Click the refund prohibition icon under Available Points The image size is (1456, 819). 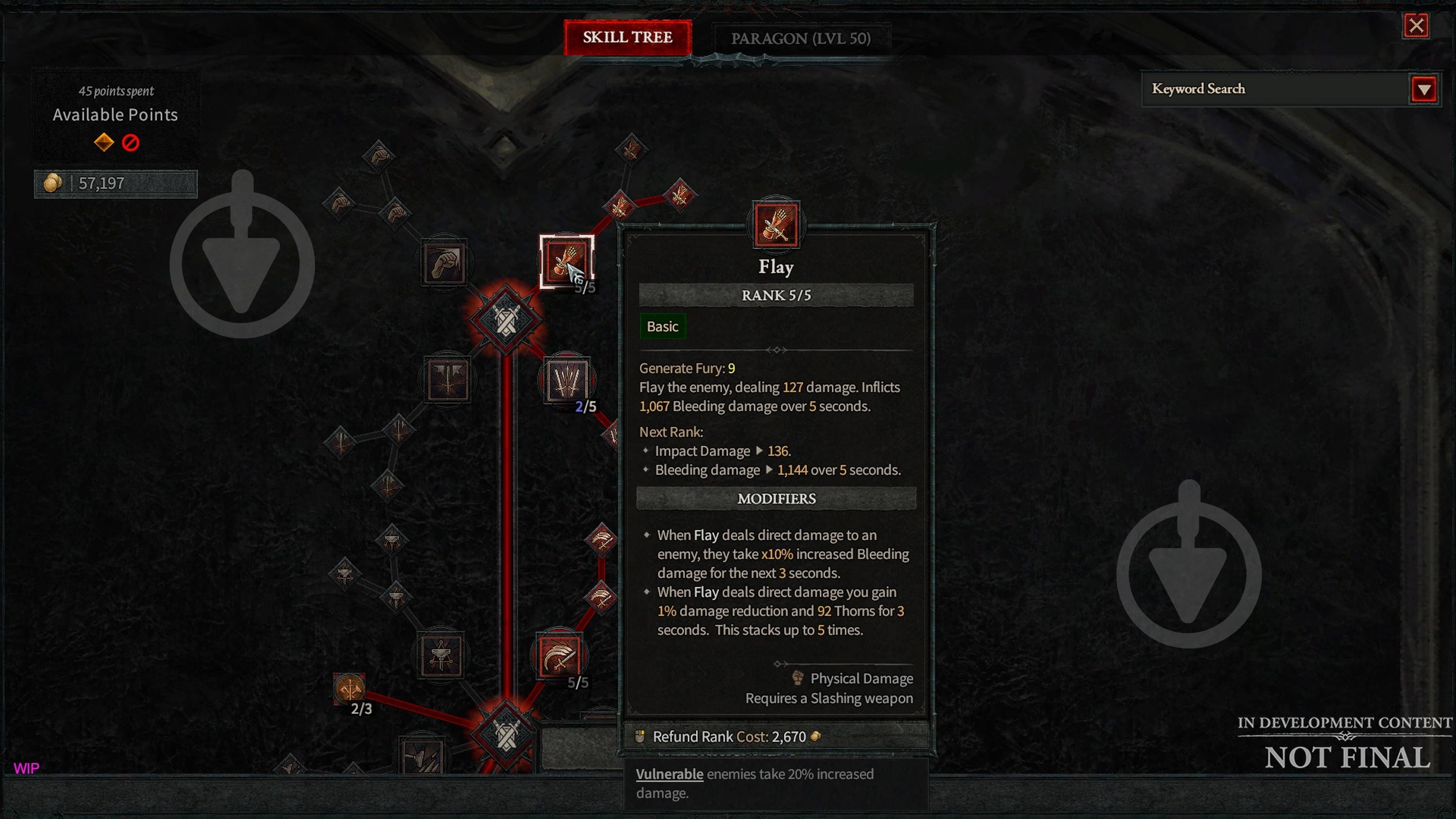click(131, 143)
